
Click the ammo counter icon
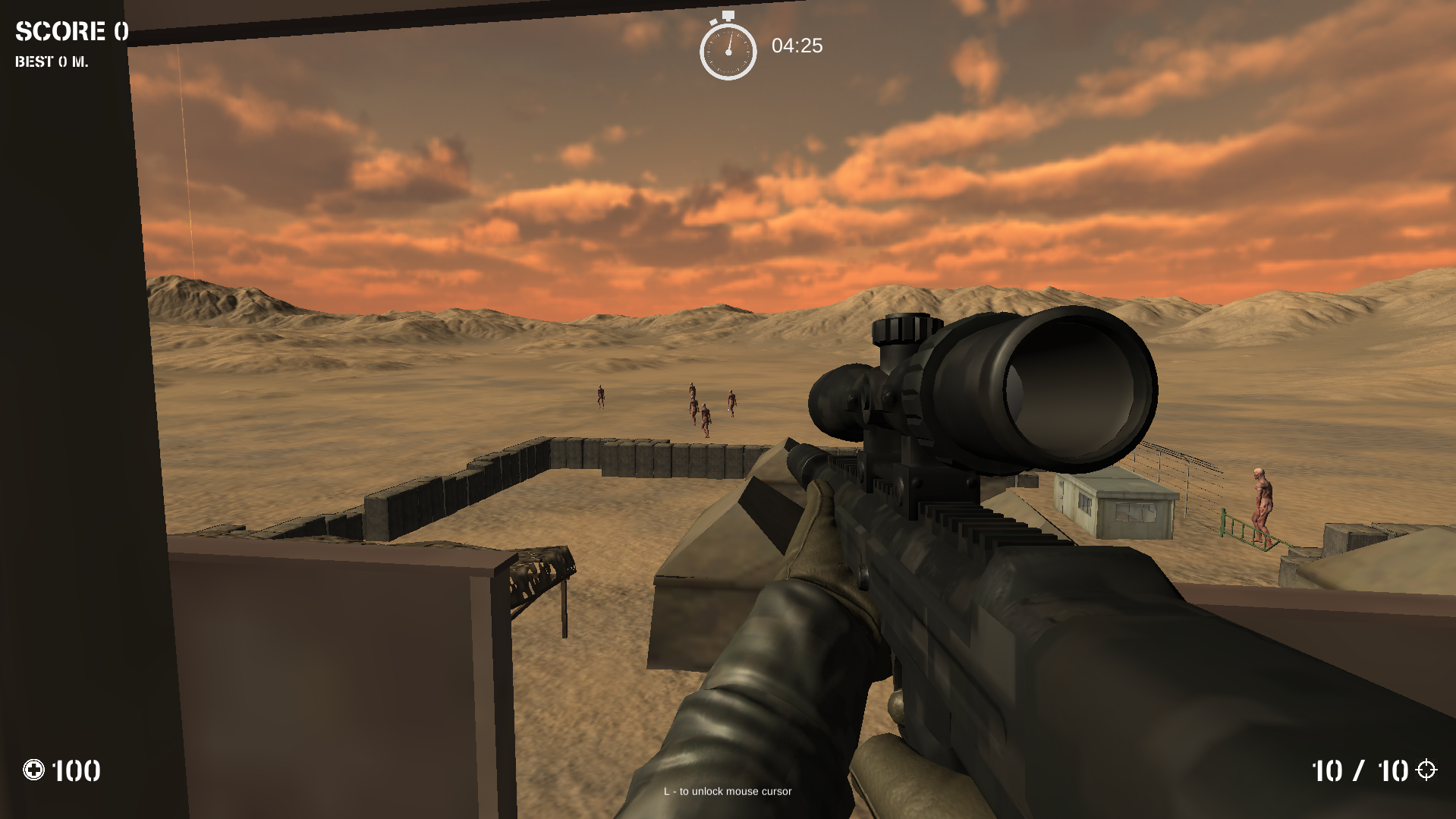pyautogui.click(x=33, y=770)
